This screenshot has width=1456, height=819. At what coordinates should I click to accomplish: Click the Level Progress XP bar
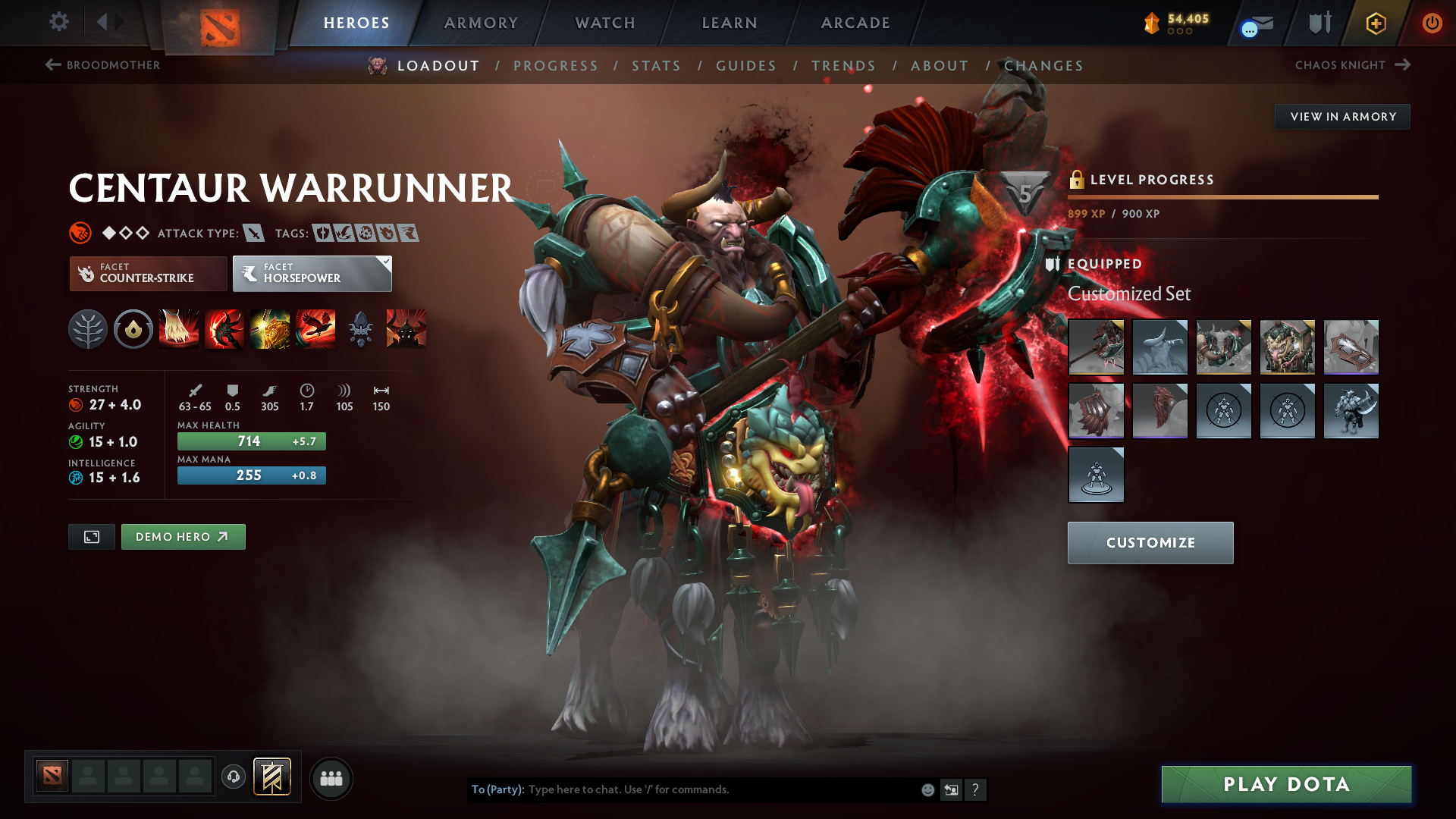1222,197
